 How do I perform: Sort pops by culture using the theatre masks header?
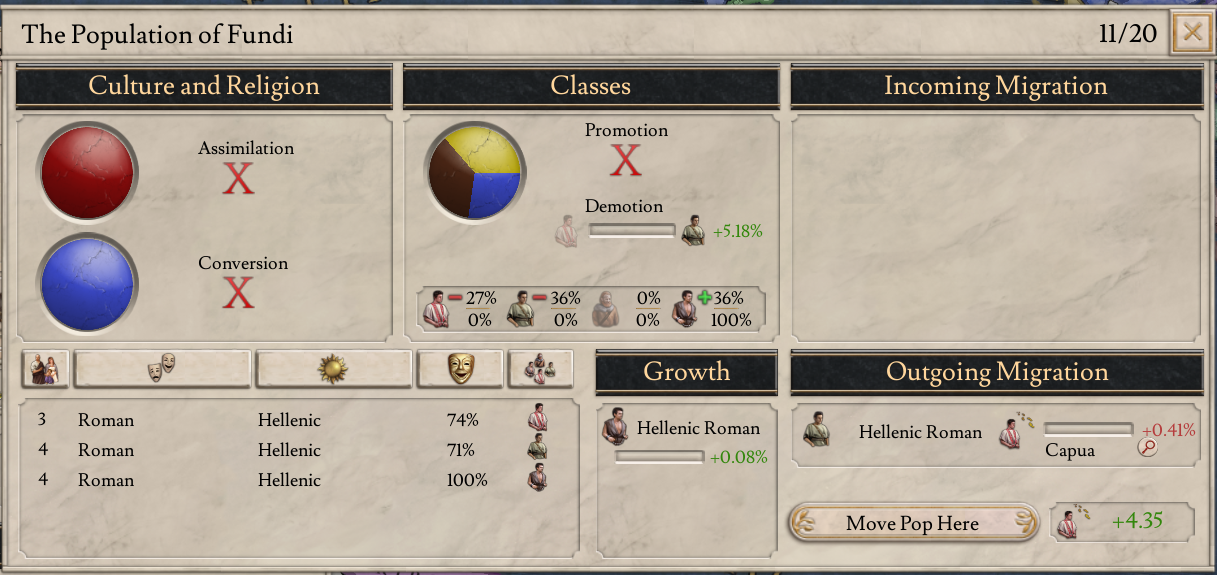[x=161, y=369]
